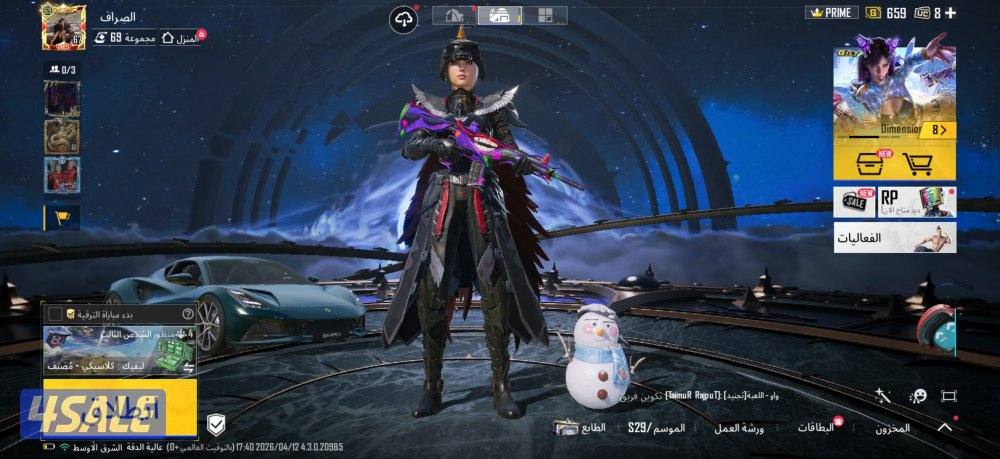The width and height of the screenshot is (1000, 459).
Task: Open the cloud download icon
Action: coord(404,19)
